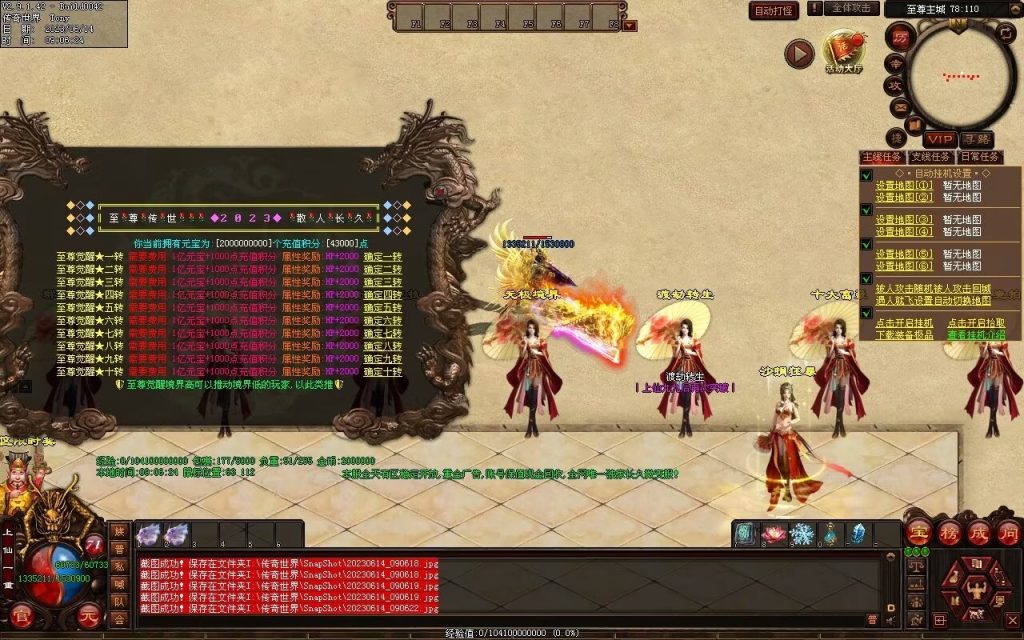Switch to the 支线任务 side quest tab
This screenshot has width=1024, height=640.
click(x=930, y=157)
